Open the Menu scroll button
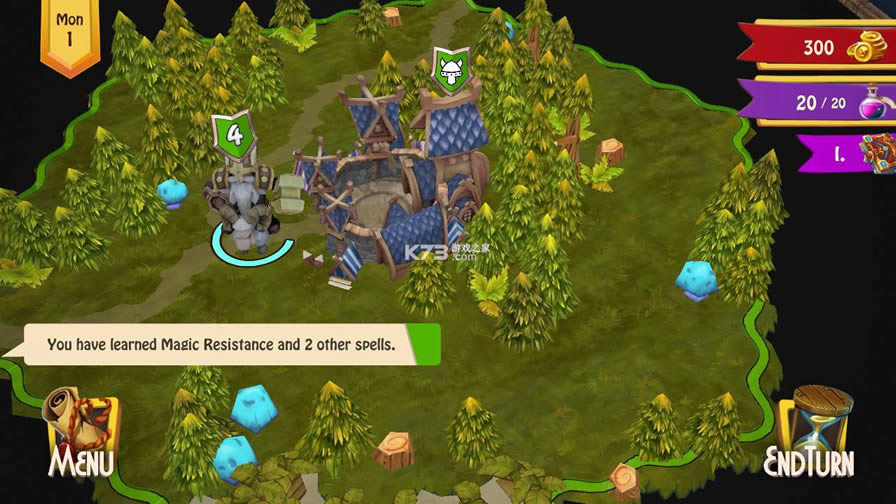The image size is (896, 504). (x=80, y=432)
